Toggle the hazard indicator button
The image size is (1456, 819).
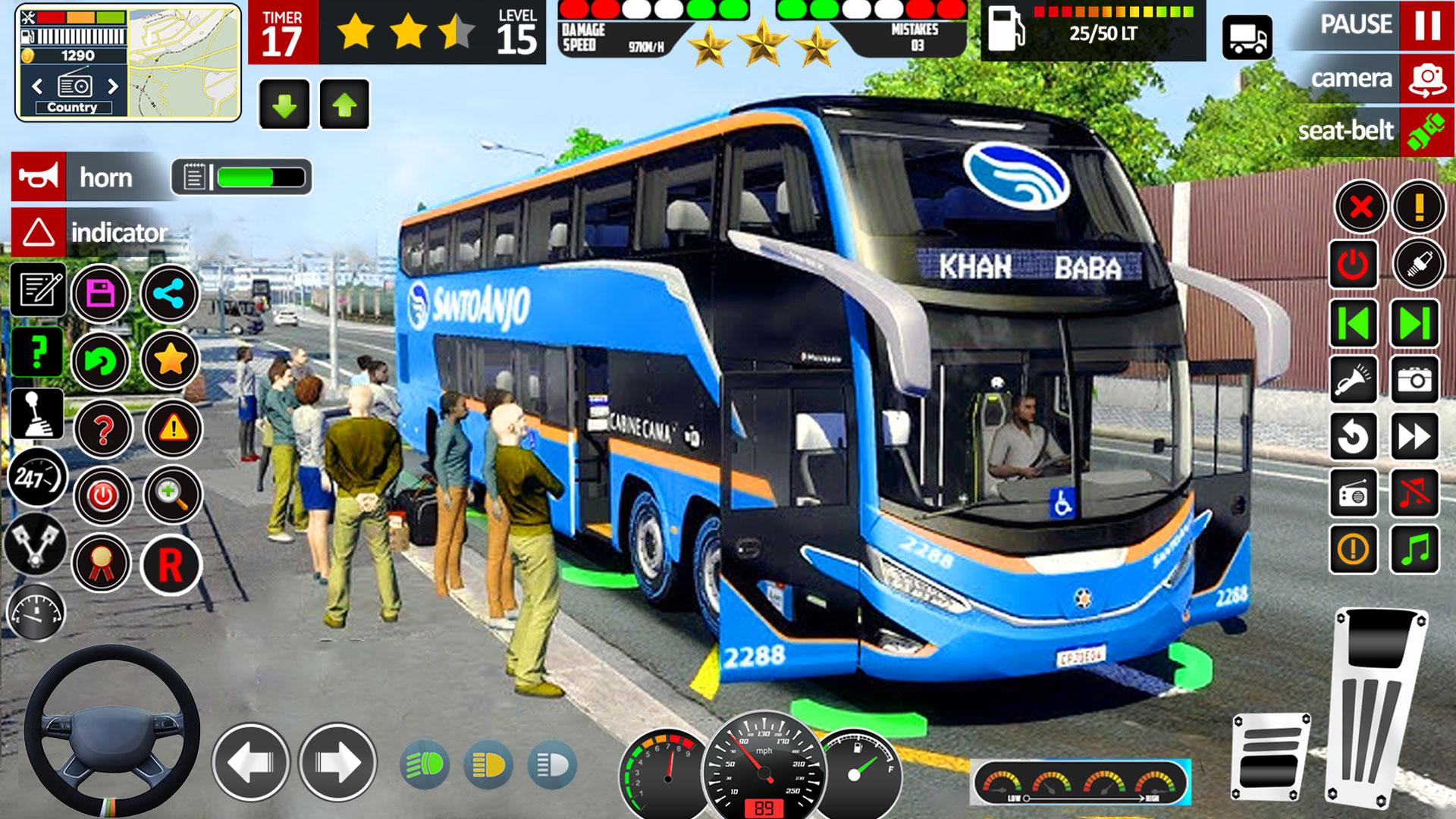point(38,233)
